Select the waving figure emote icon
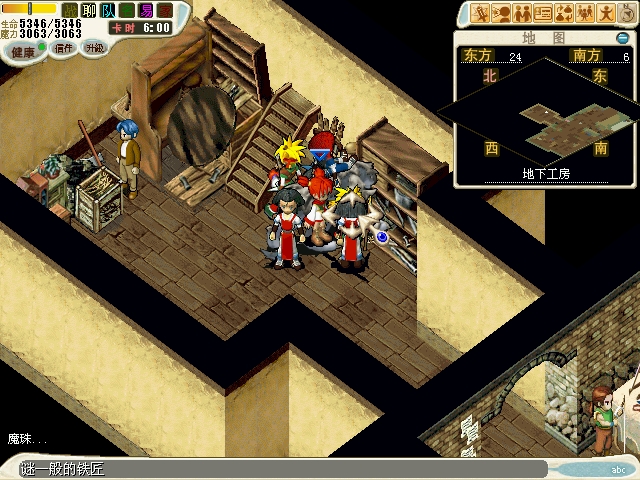Viewport: 640px width, 480px height. pos(605,13)
